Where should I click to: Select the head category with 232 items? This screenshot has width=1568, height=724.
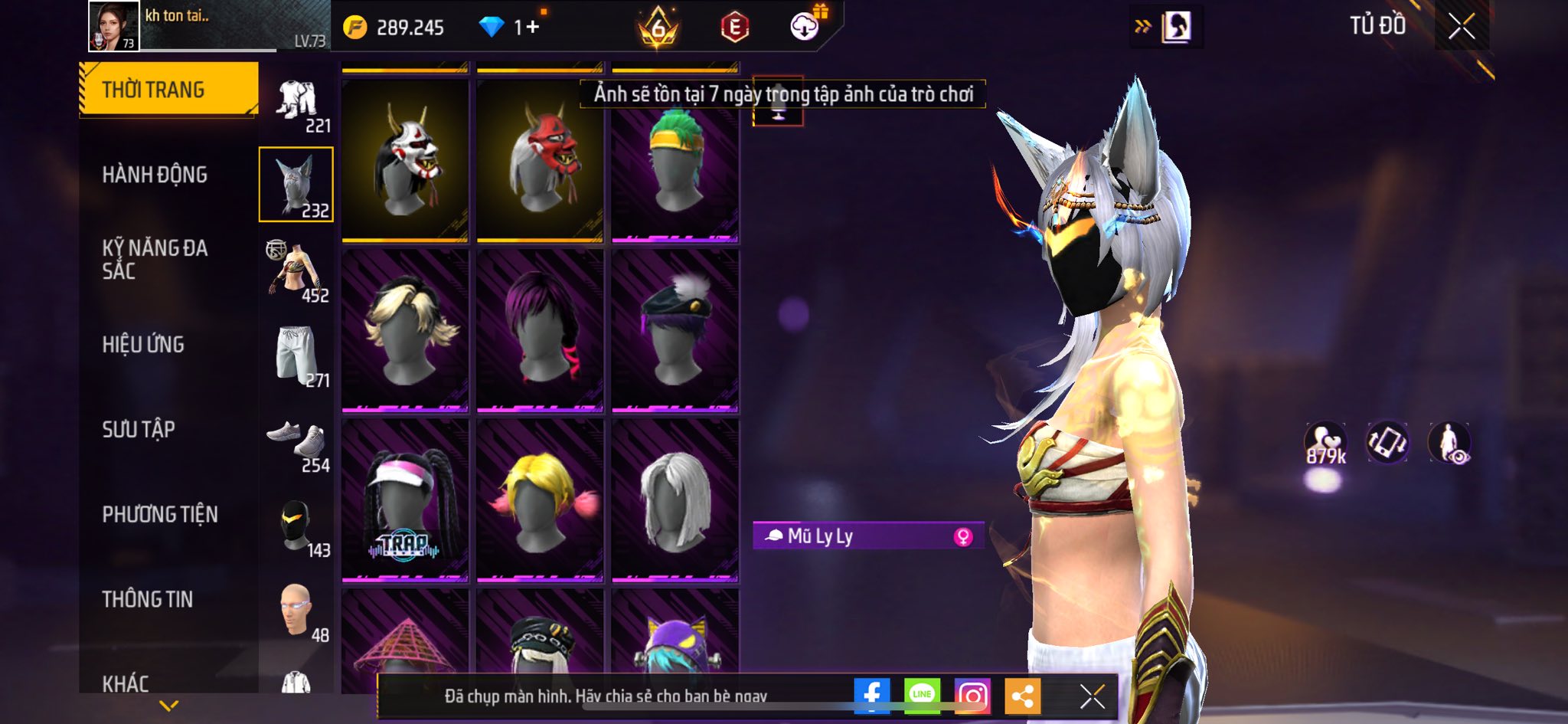tap(296, 185)
